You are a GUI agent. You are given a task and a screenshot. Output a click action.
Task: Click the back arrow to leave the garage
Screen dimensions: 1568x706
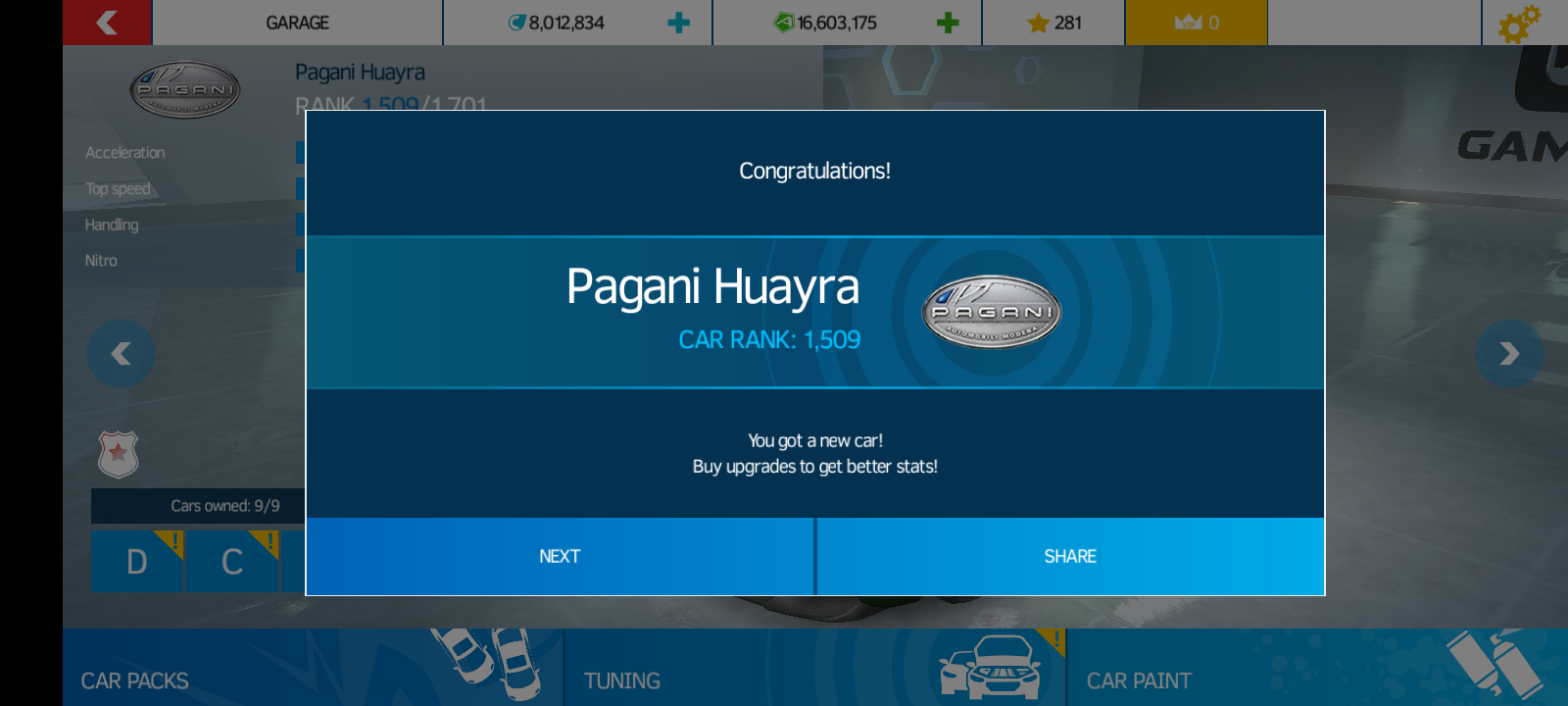(x=106, y=22)
